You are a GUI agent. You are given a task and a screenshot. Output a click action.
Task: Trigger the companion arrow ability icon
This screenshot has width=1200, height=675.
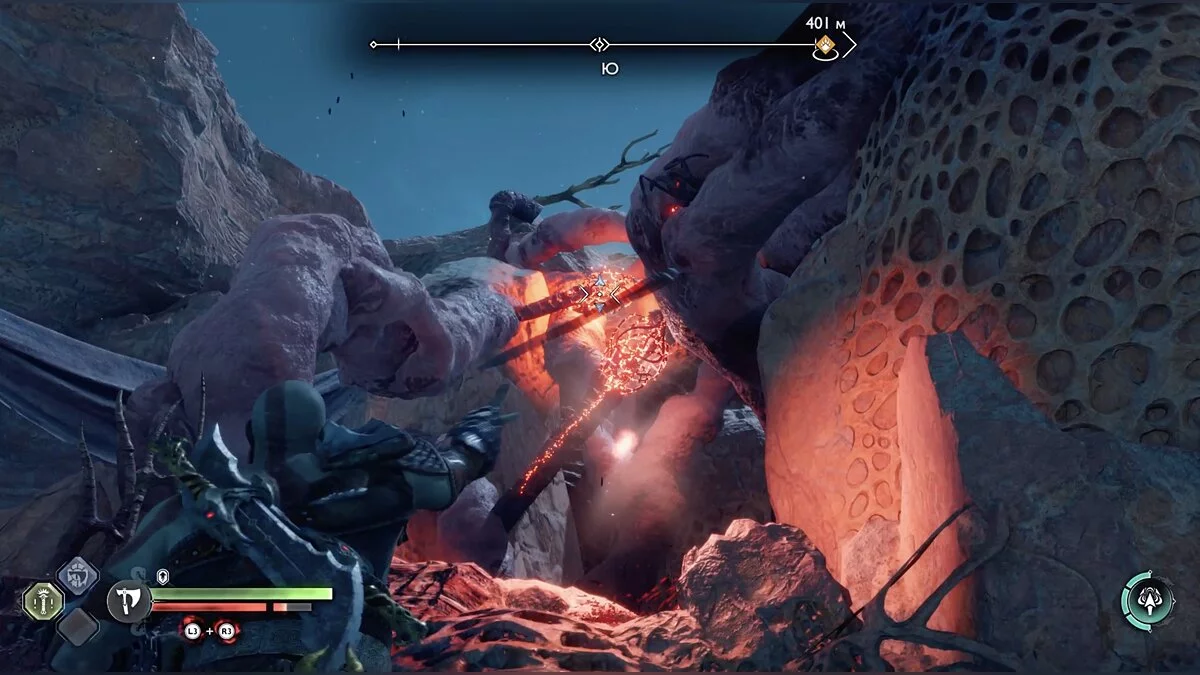click(1147, 600)
